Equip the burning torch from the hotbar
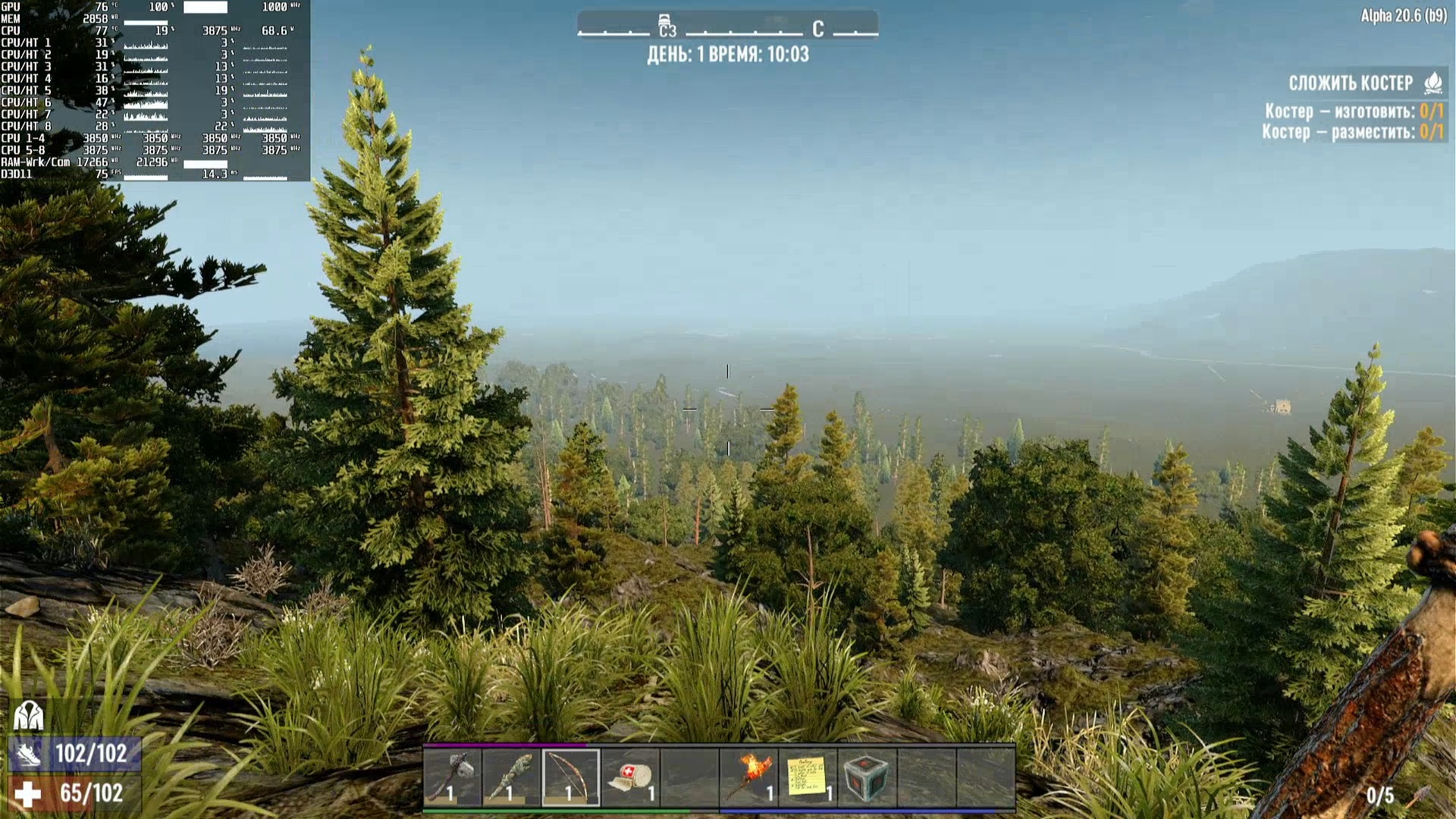This screenshot has width=1456, height=819. (x=748, y=777)
